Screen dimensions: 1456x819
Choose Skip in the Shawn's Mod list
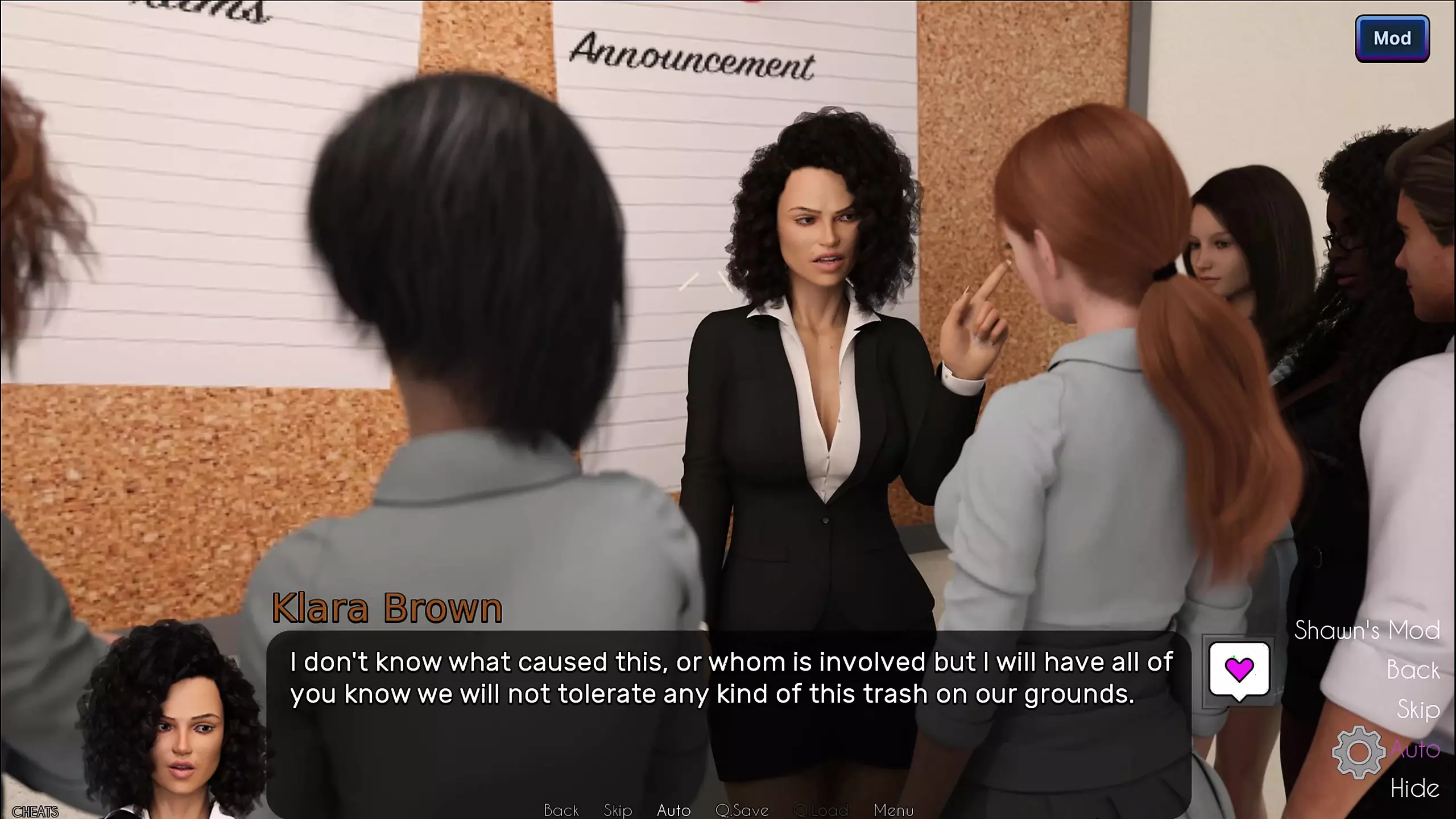(1418, 710)
